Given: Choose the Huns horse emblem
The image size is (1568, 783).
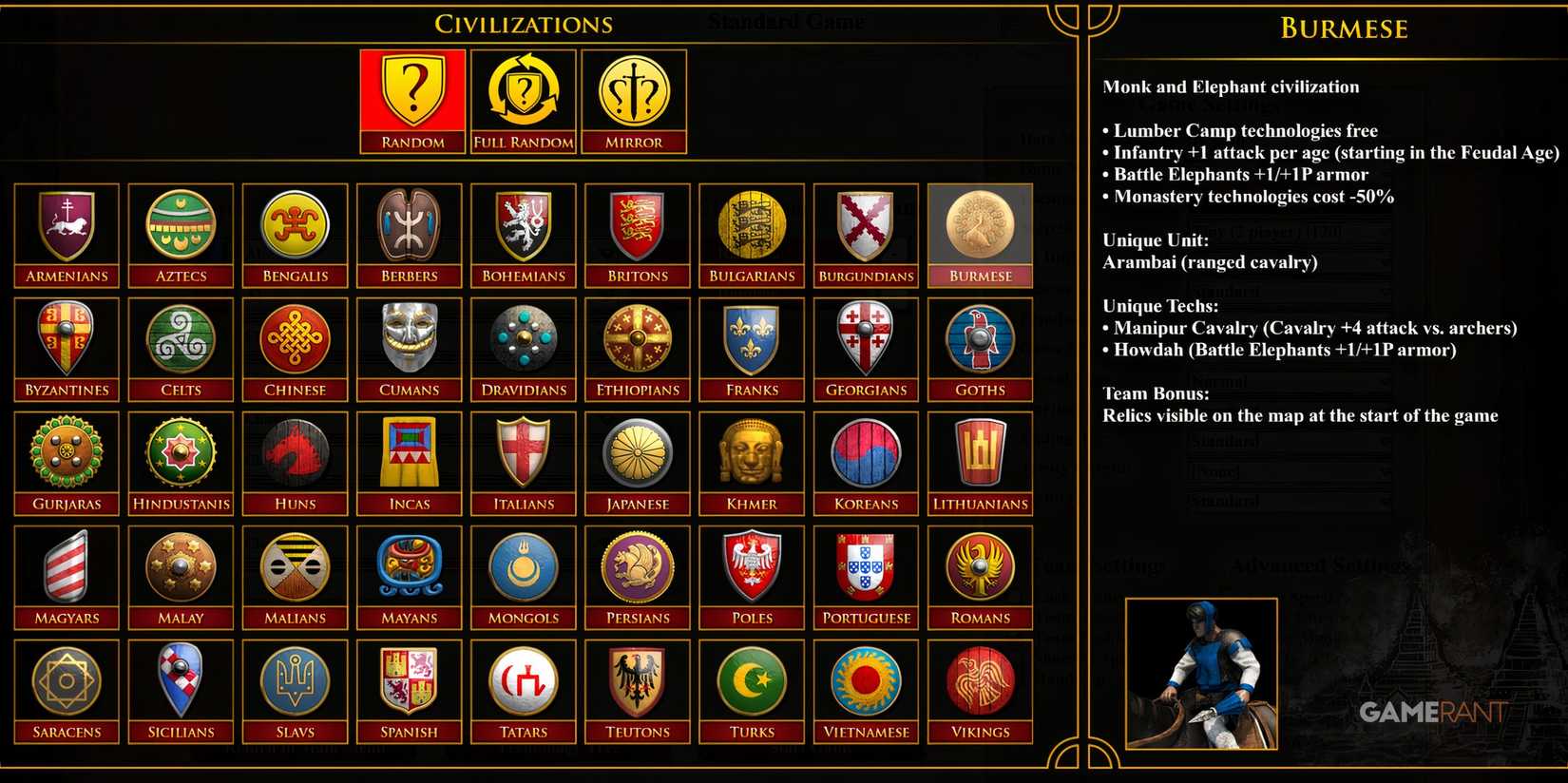Looking at the screenshot, I should (295, 454).
